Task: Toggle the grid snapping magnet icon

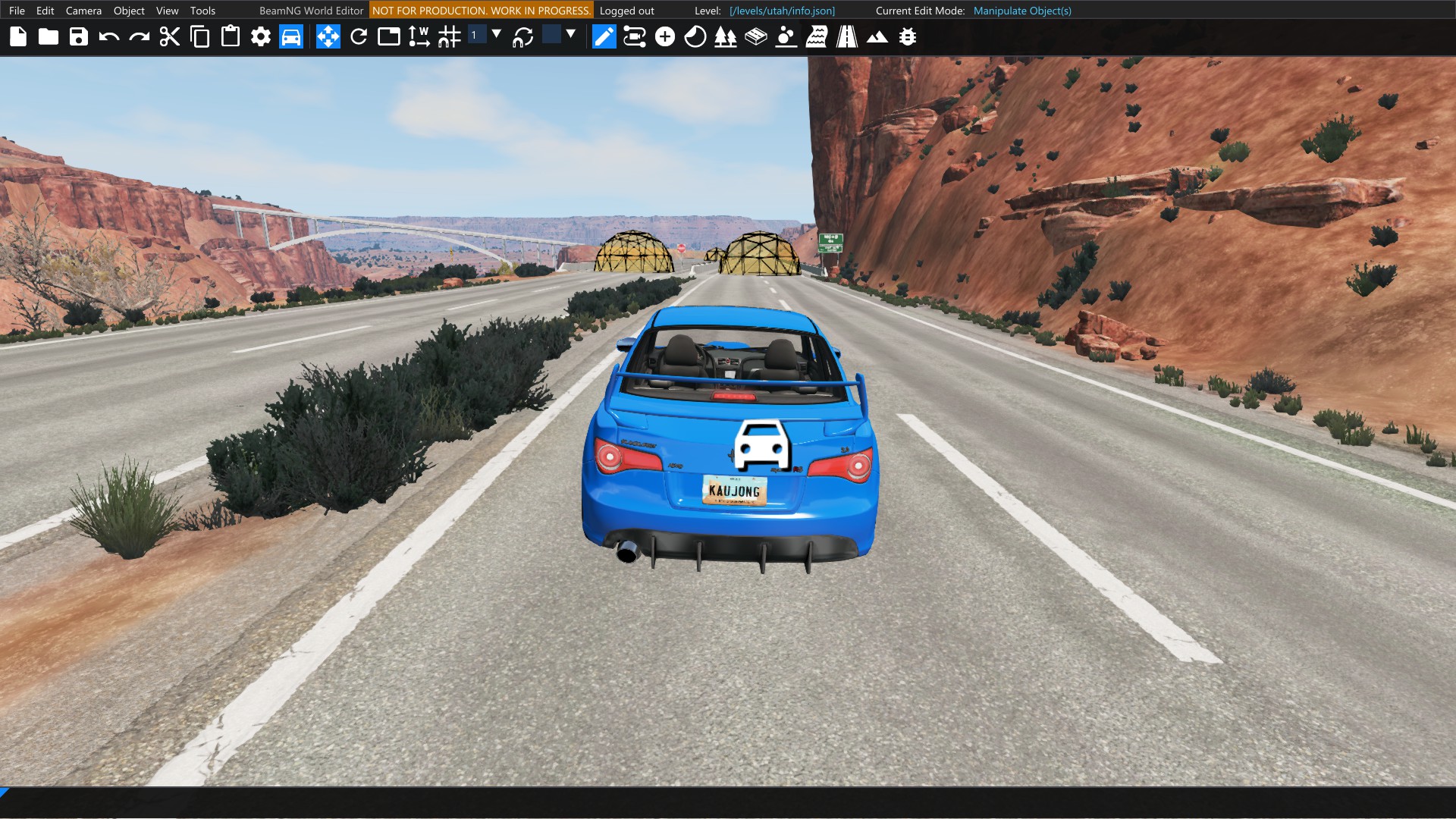Action: click(x=450, y=36)
